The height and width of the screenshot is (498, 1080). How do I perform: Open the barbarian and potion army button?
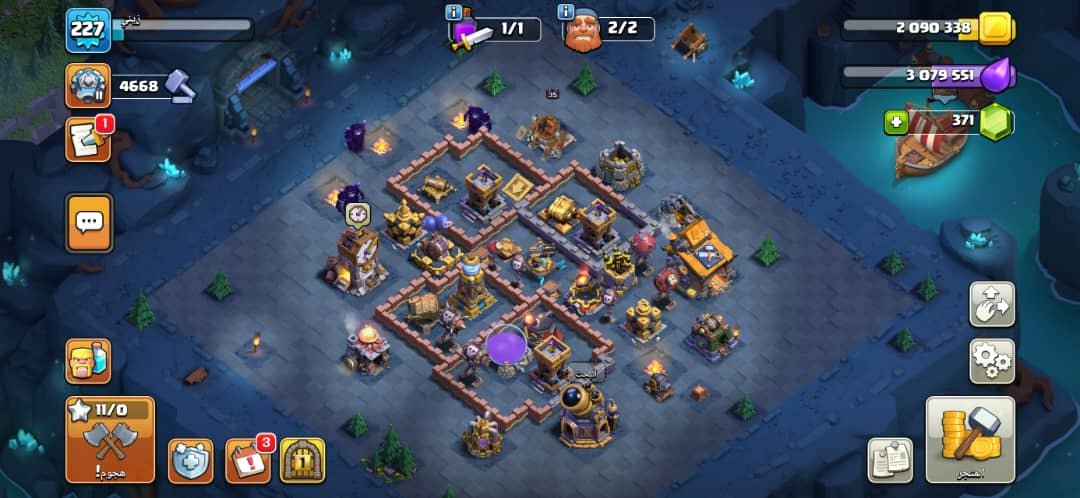[x=88, y=361]
